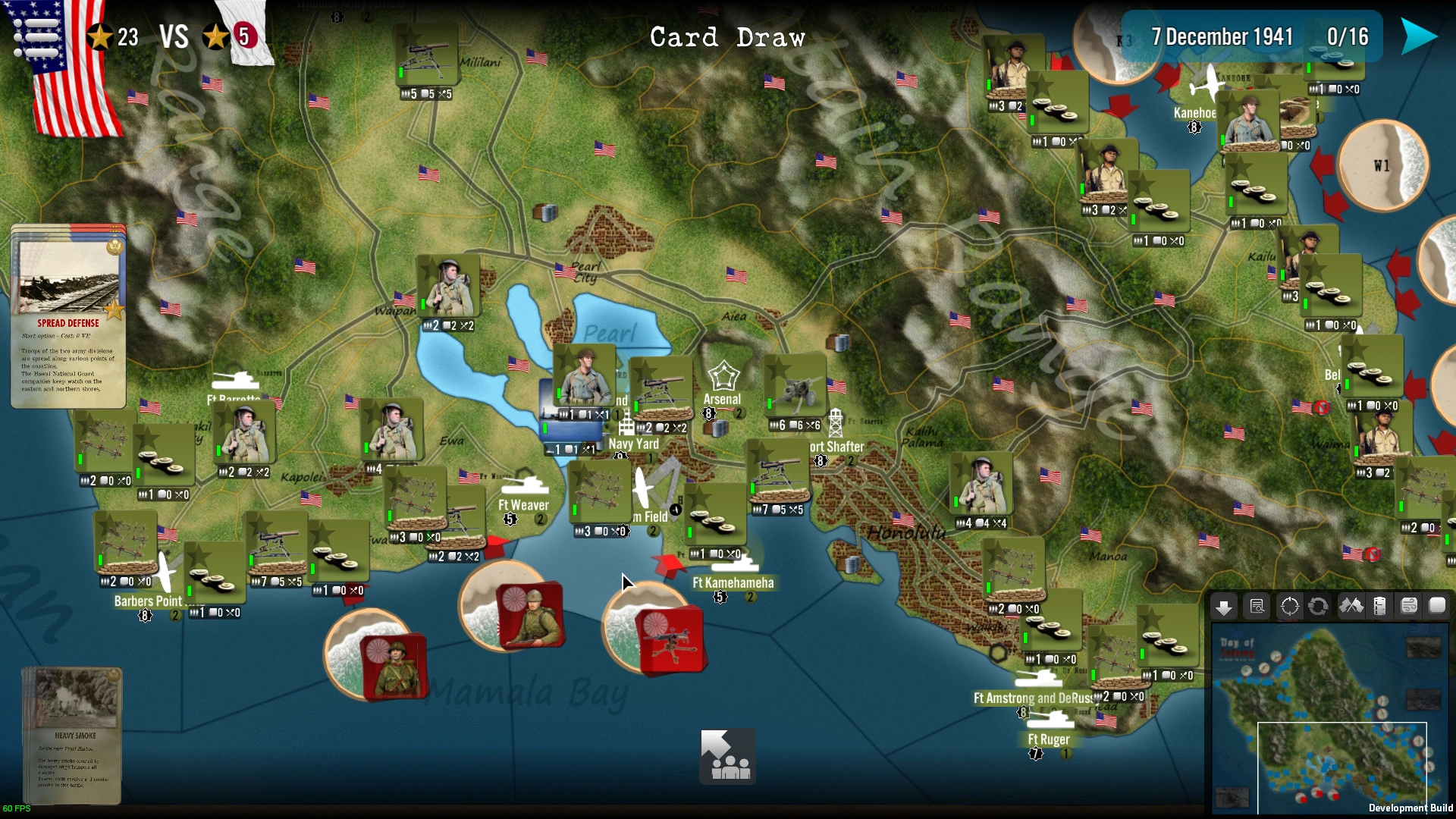The width and height of the screenshot is (1456, 819).
Task: Select the W1 landing zone token
Action: click(x=1383, y=165)
